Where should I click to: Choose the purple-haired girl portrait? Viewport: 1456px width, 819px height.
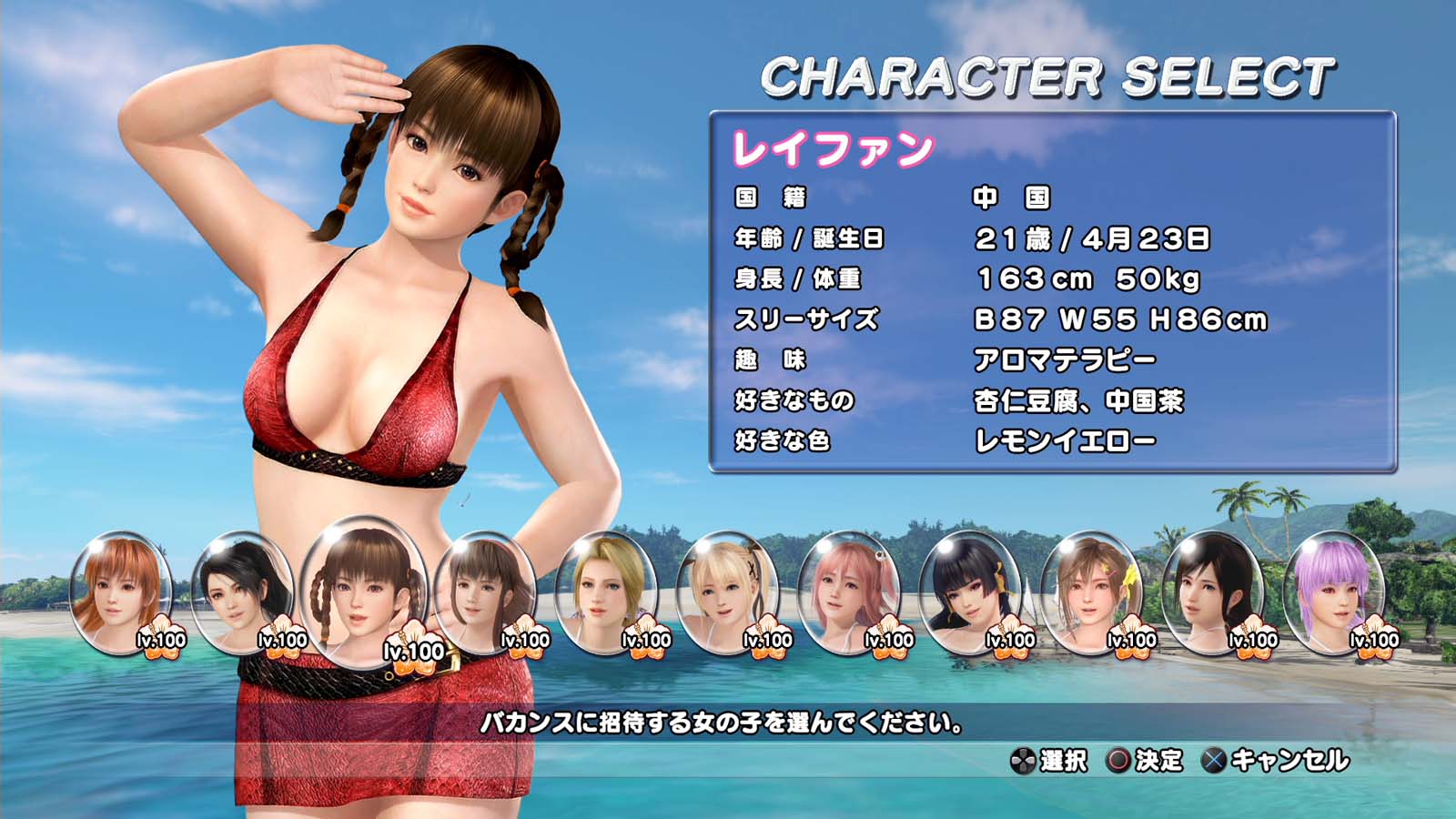(1333, 591)
